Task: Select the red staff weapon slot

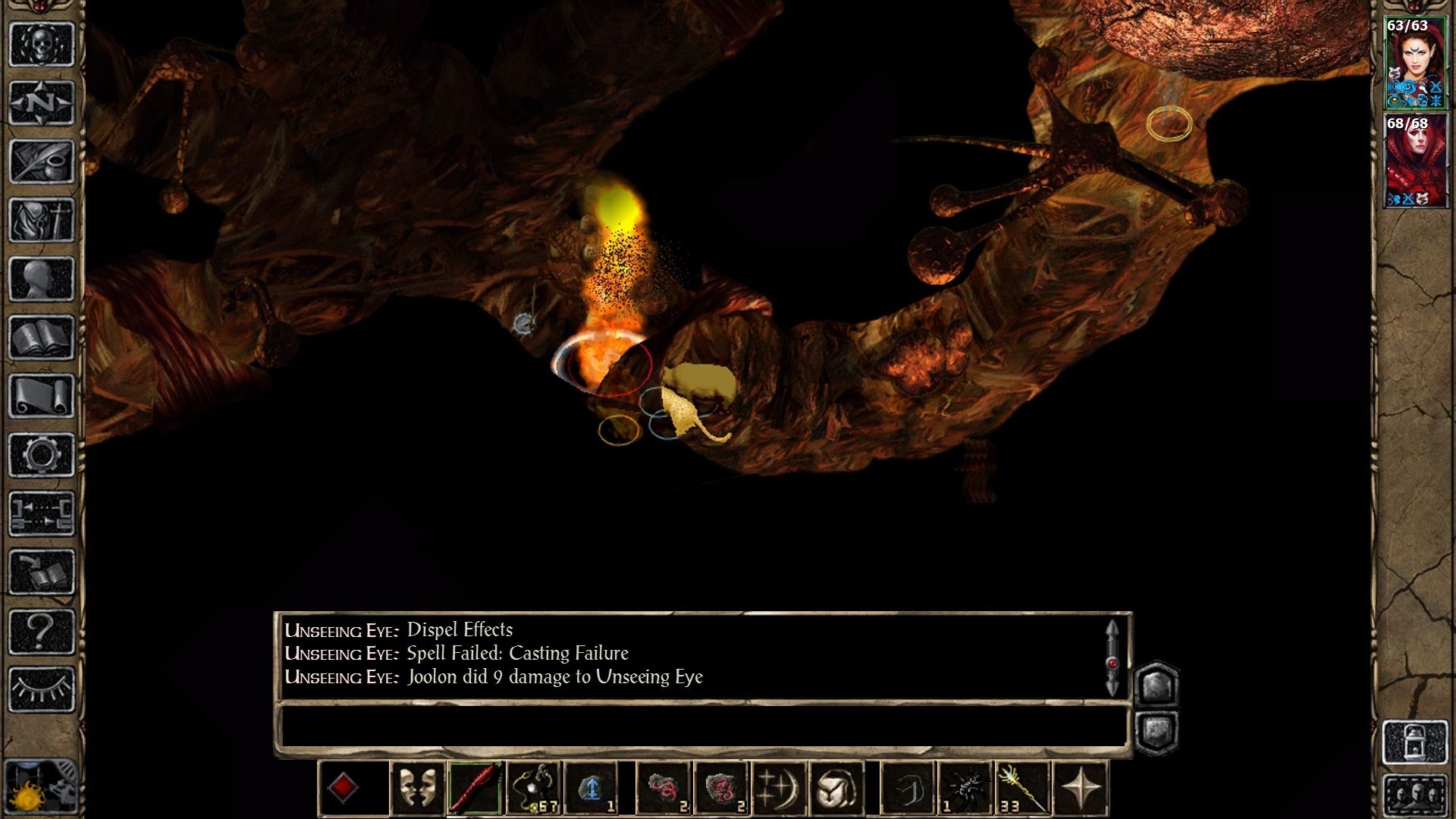Action: [x=475, y=789]
